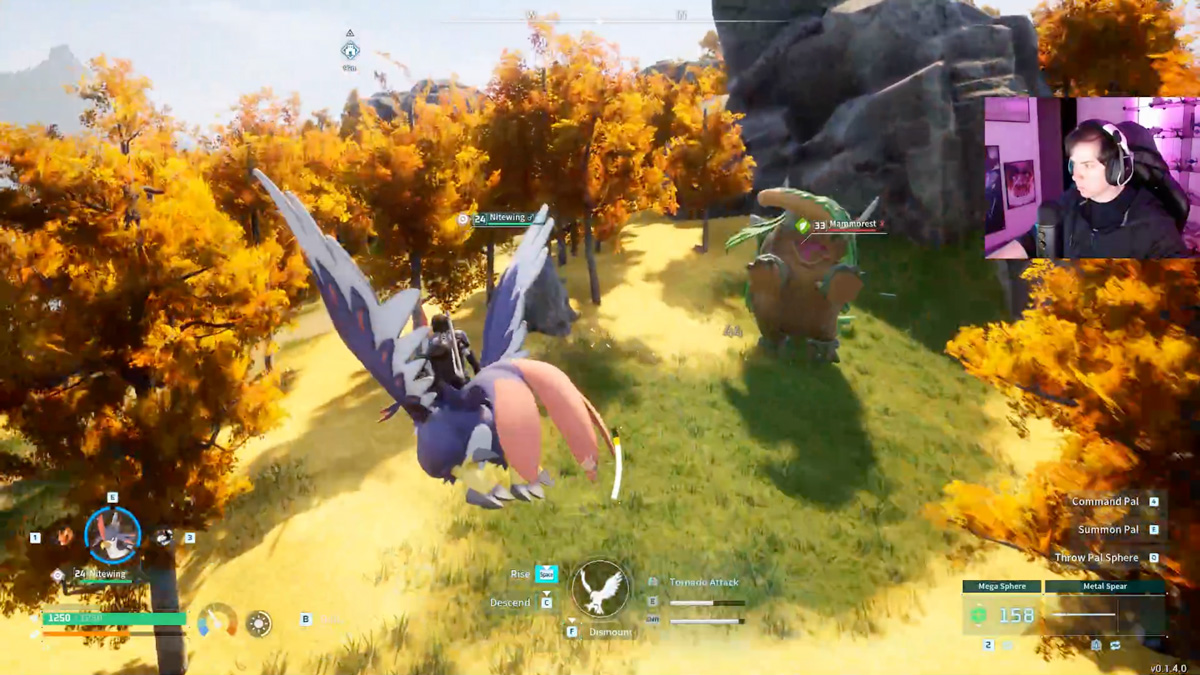Click the white bird mount skill emblem
This screenshot has width=1200, height=675.
[x=600, y=590]
